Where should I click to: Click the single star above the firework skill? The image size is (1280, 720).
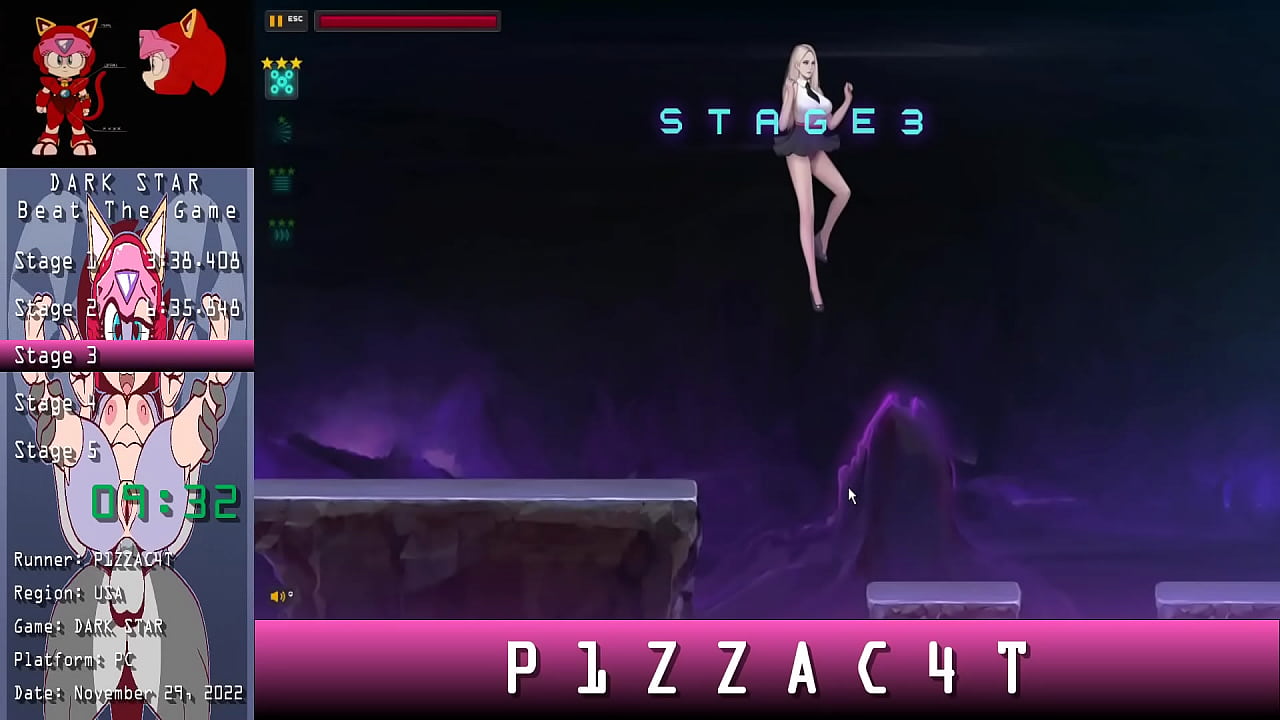point(281,117)
